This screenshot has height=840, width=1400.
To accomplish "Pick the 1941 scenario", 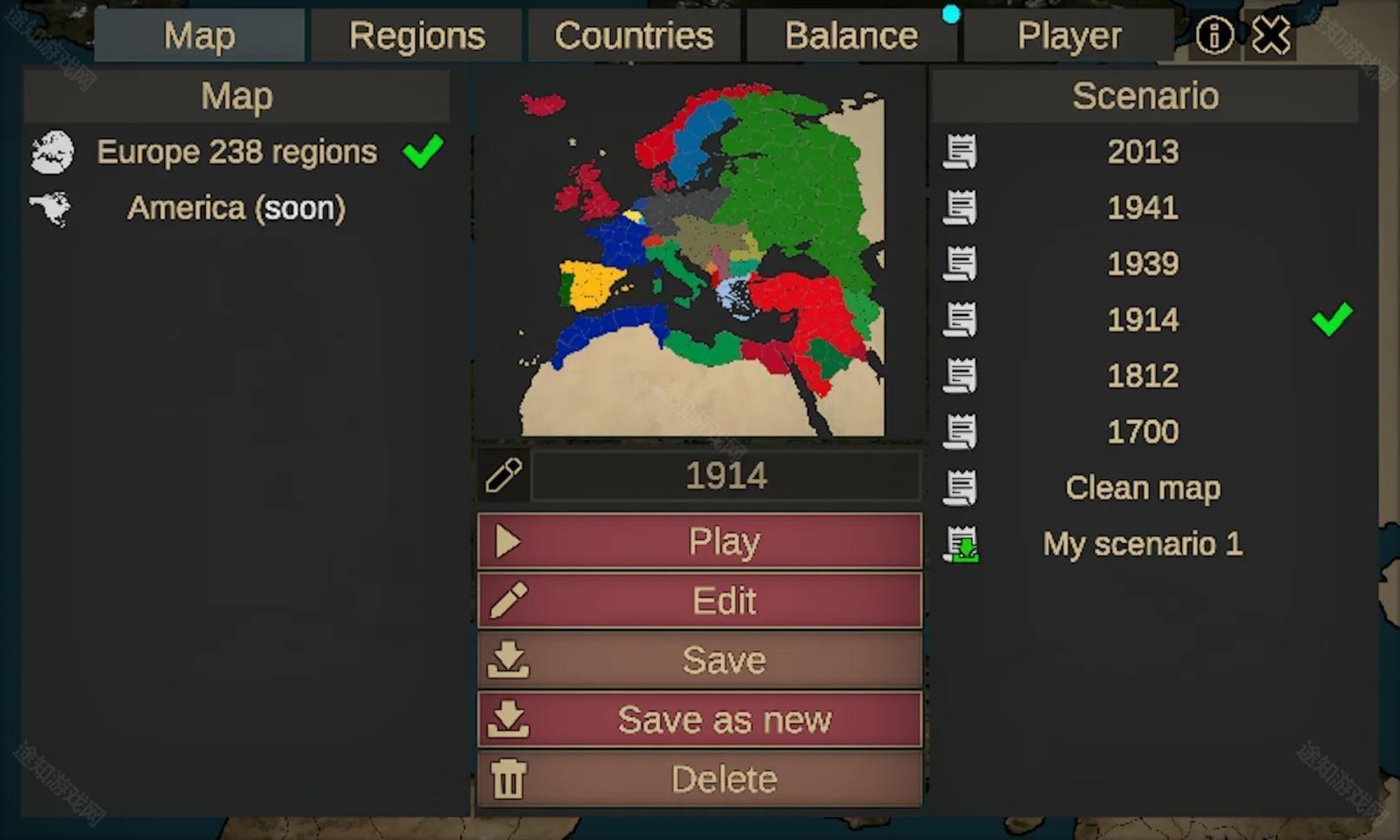I will (x=1142, y=208).
